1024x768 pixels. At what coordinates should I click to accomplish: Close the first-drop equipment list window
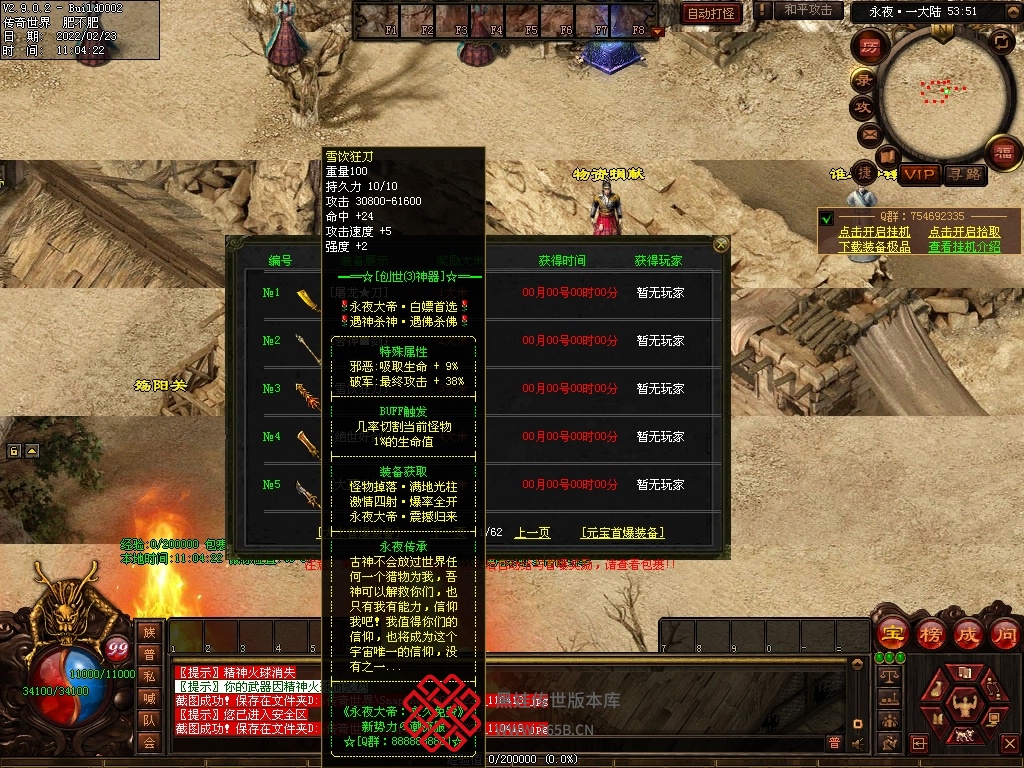tap(721, 244)
